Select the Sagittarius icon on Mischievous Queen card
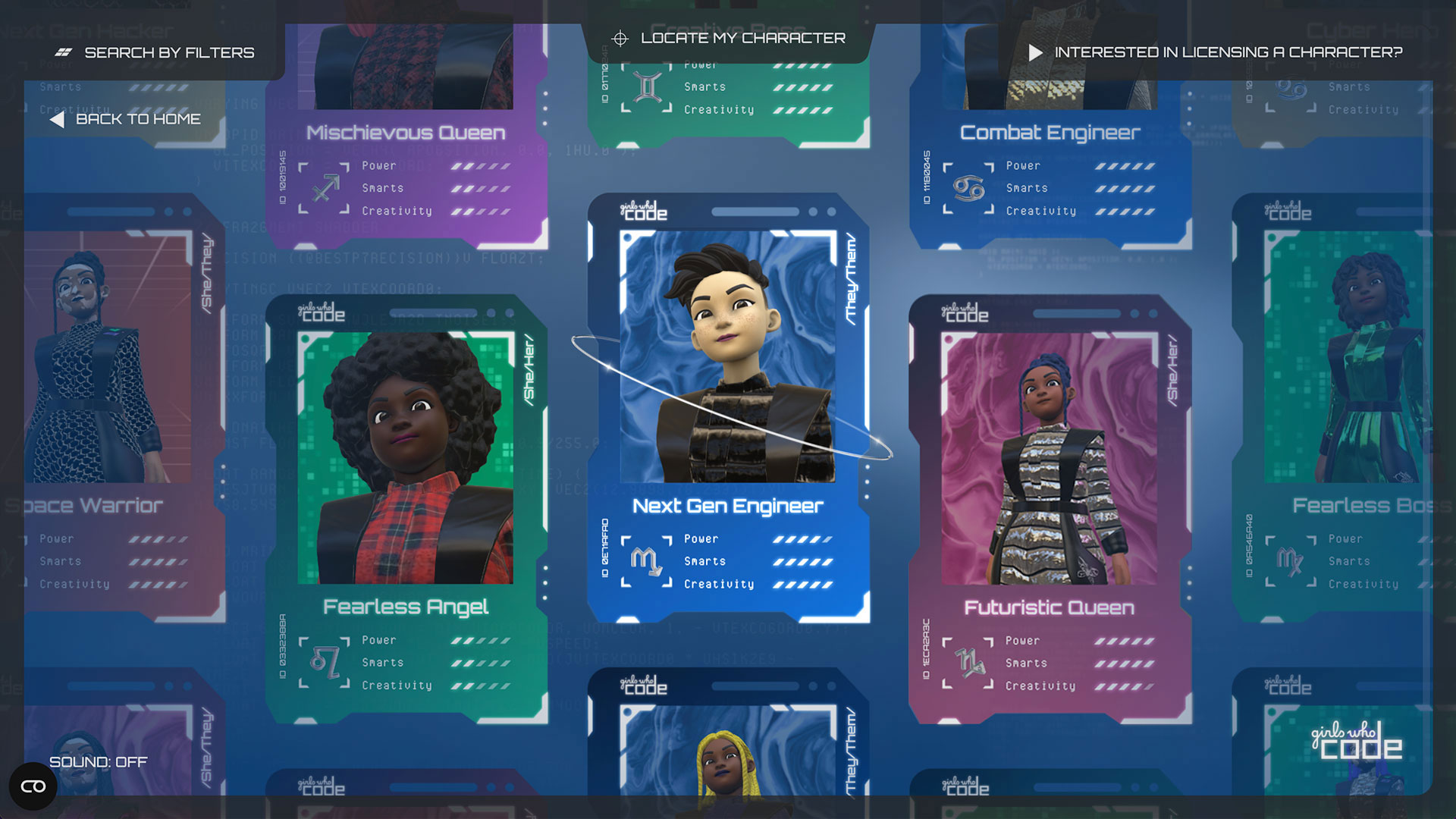The height and width of the screenshot is (819, 1456). coord(325,188)
